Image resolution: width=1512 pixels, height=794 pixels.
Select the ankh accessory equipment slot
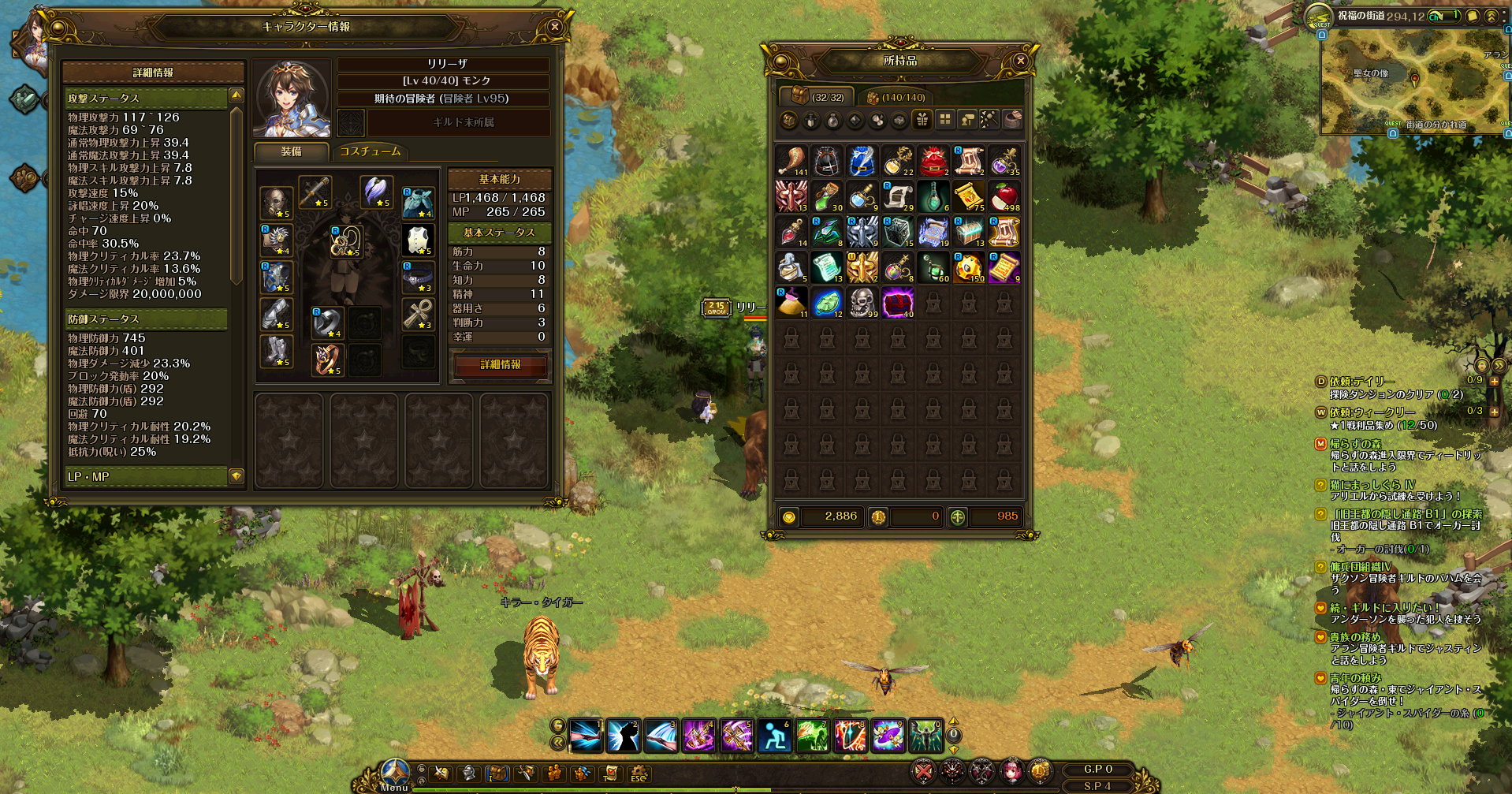(x=418, y=314)
